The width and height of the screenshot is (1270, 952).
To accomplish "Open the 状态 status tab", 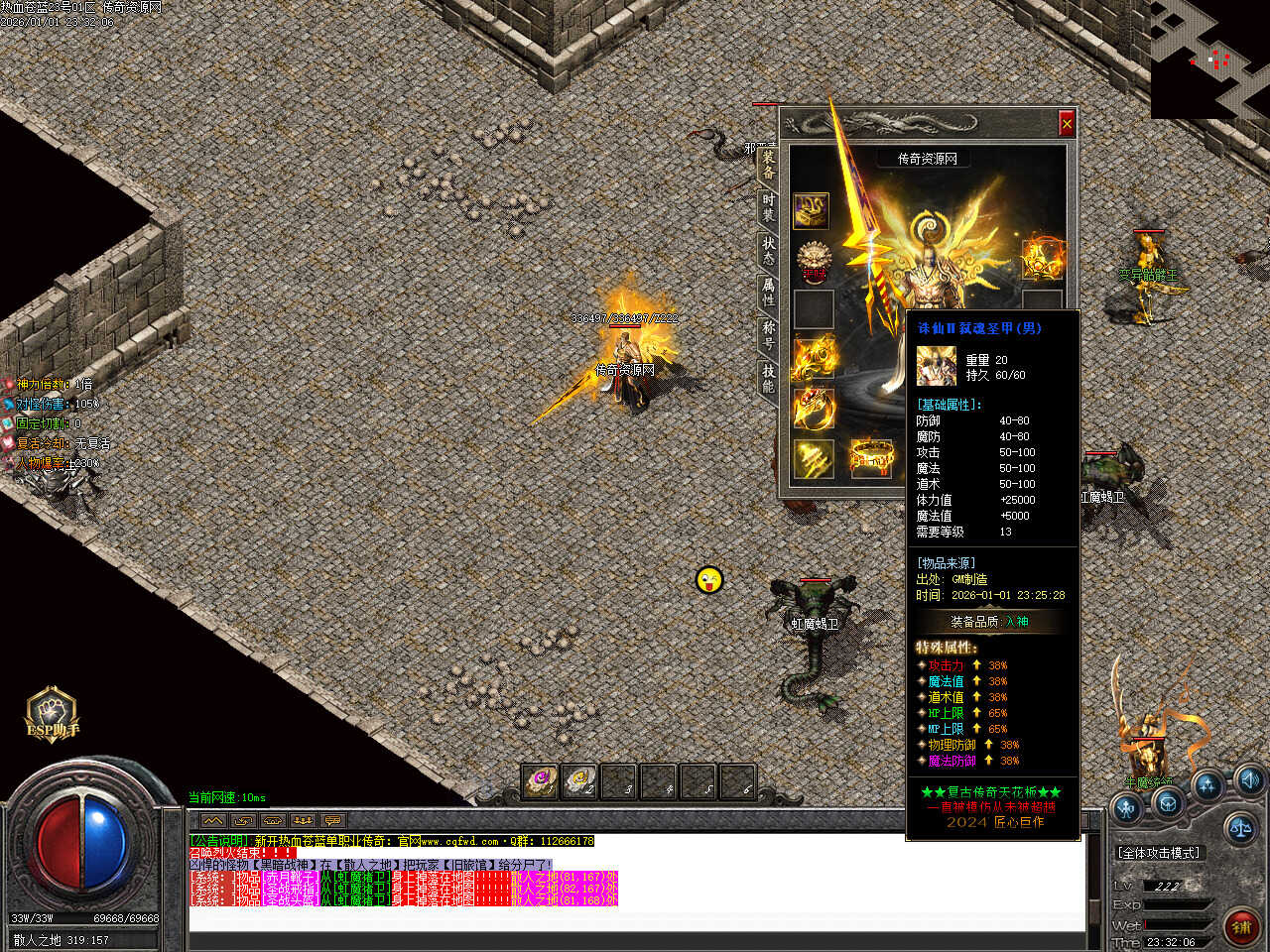I will click(768, 249).
